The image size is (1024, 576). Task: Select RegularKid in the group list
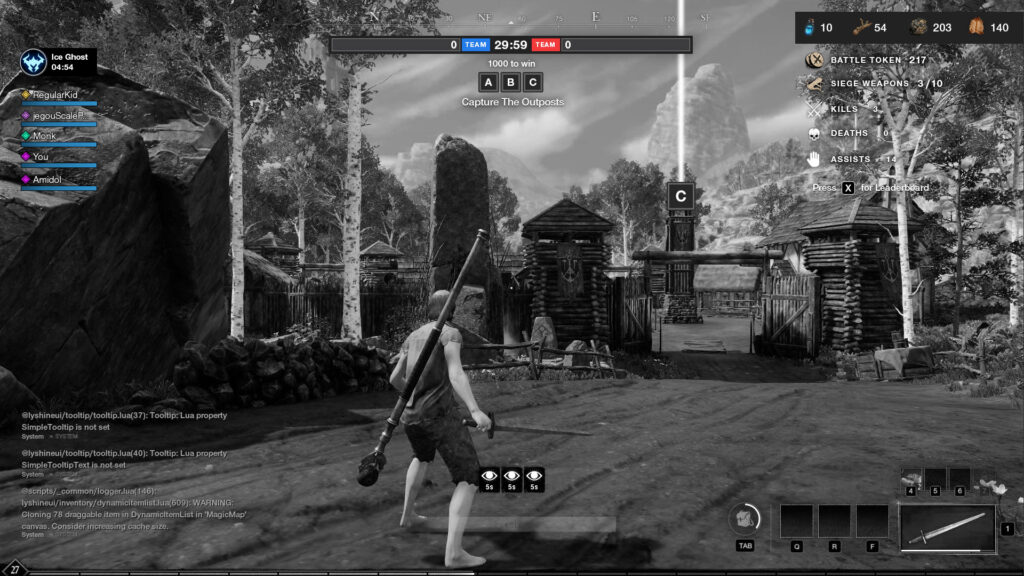[x=55, y=94]
